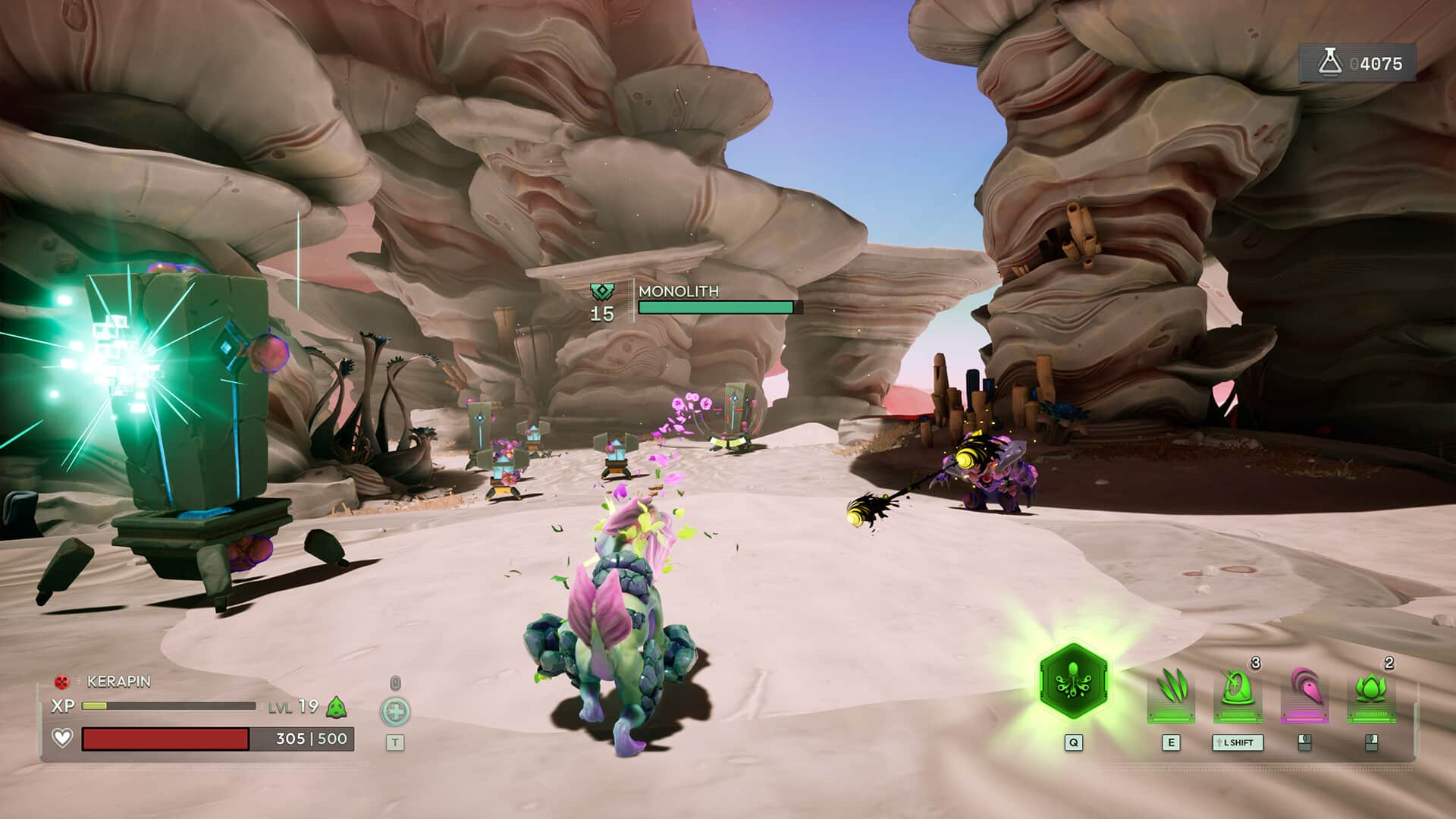1456x819 pixels.
Task: Click the green element type icon by level
Action: 336,708
